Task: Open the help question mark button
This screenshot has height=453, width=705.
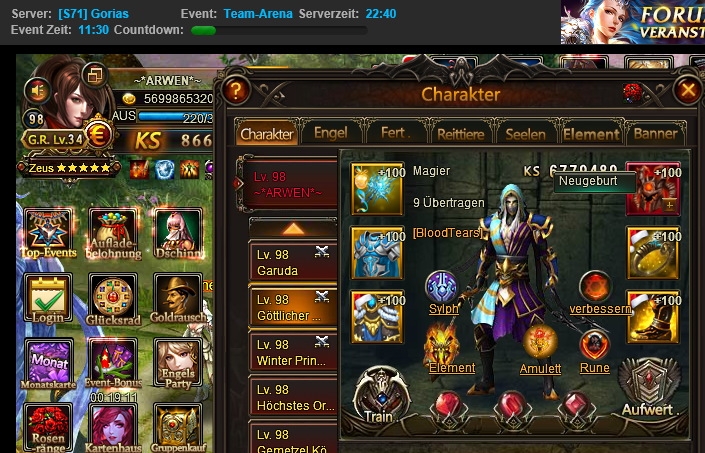Action: [235, 91]
